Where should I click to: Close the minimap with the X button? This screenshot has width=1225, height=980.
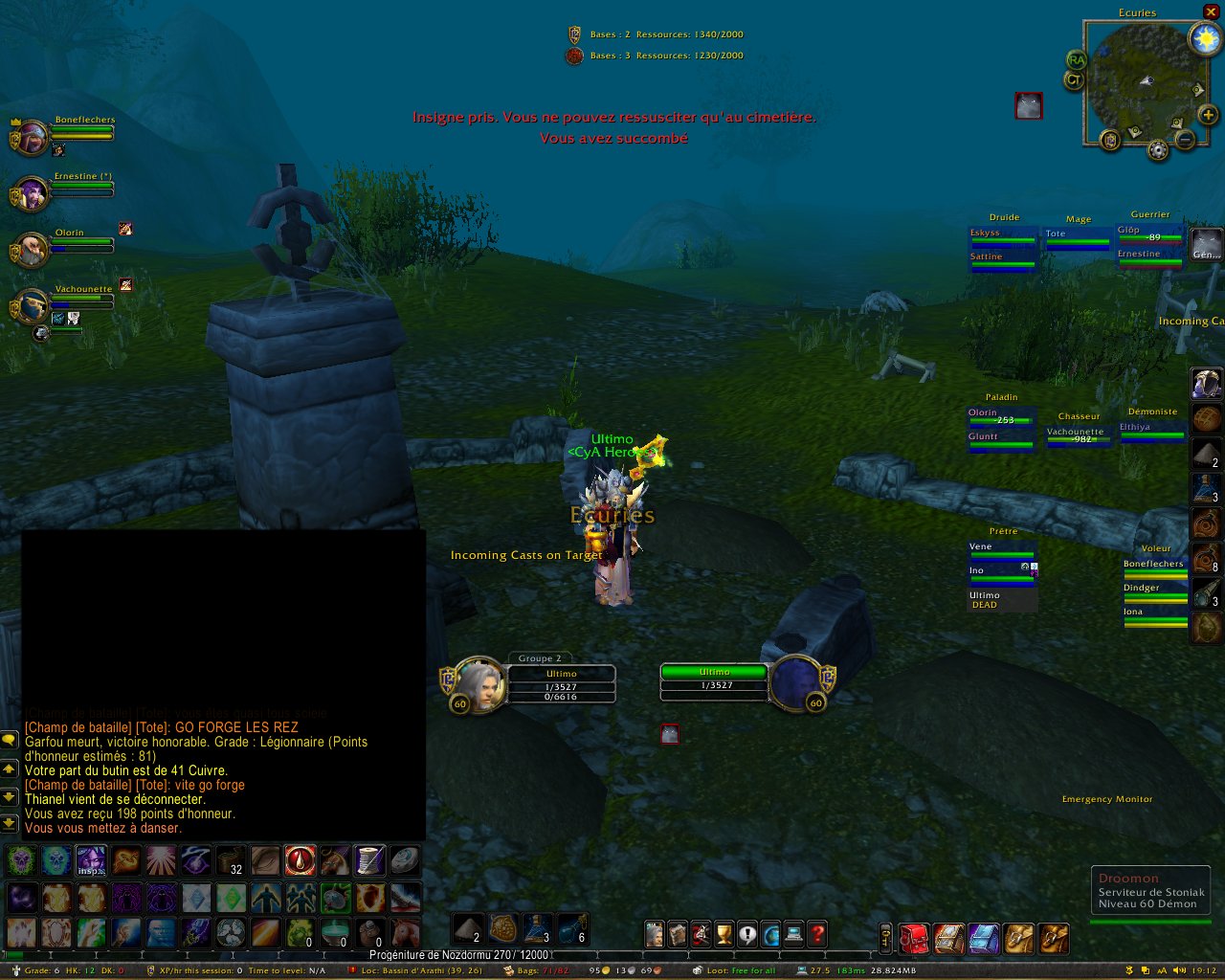click(x=1211, y=11)
